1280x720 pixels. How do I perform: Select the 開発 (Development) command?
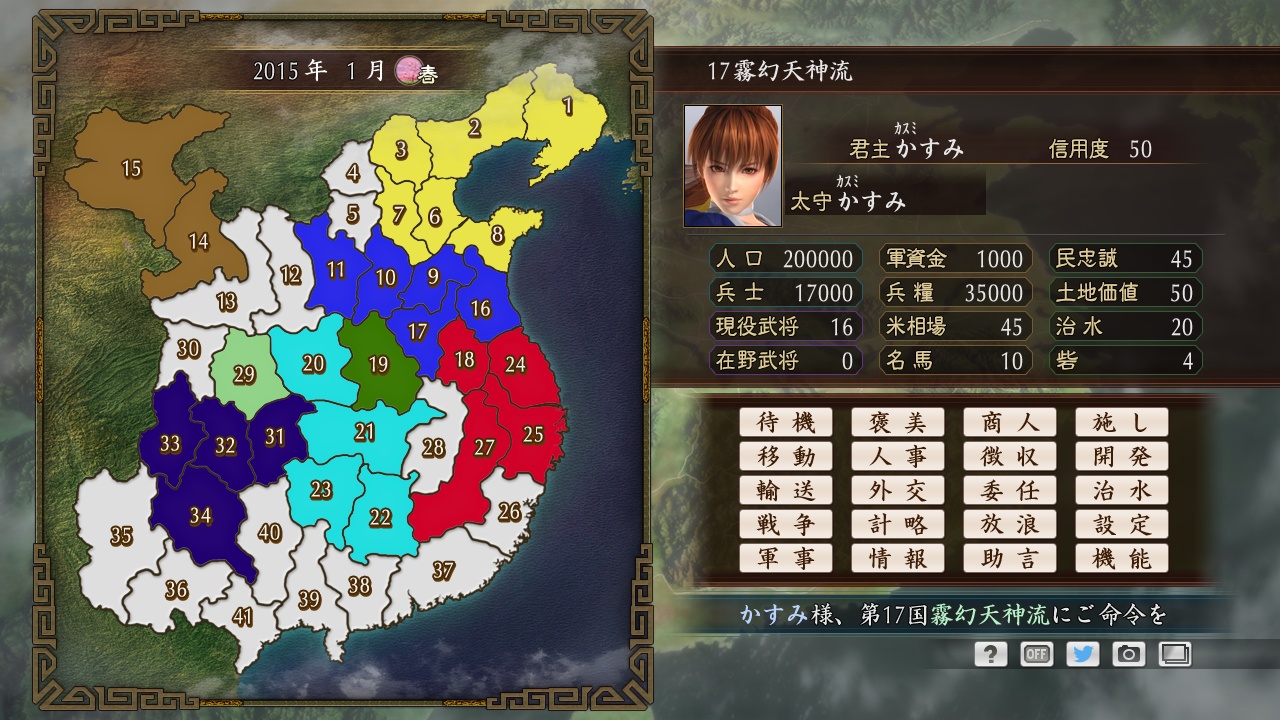pyautogui.click(x=1122, y=456)
